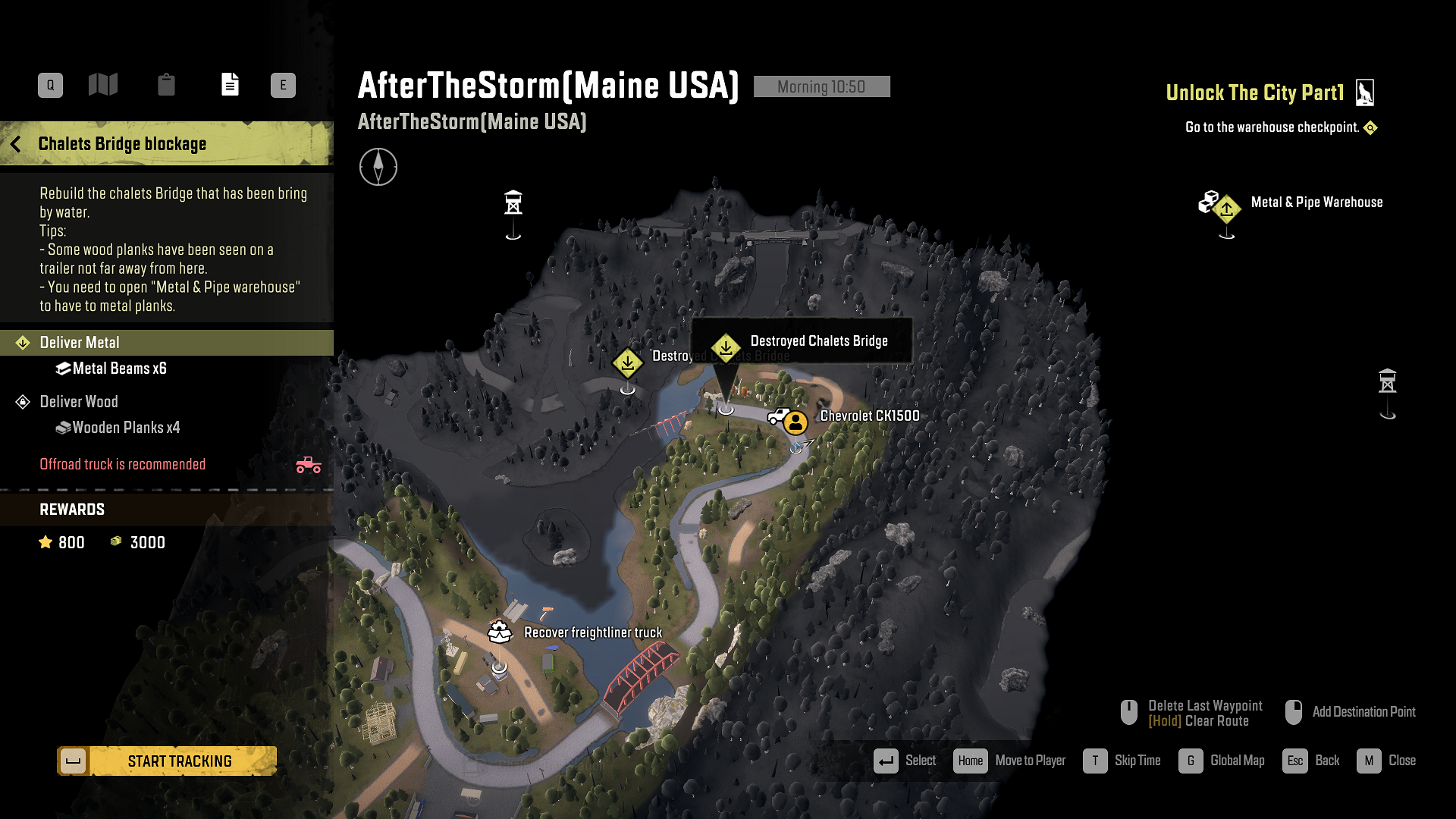Skip Time from the map
This screenshot has height=819, width=1456.
(1122, 761)
